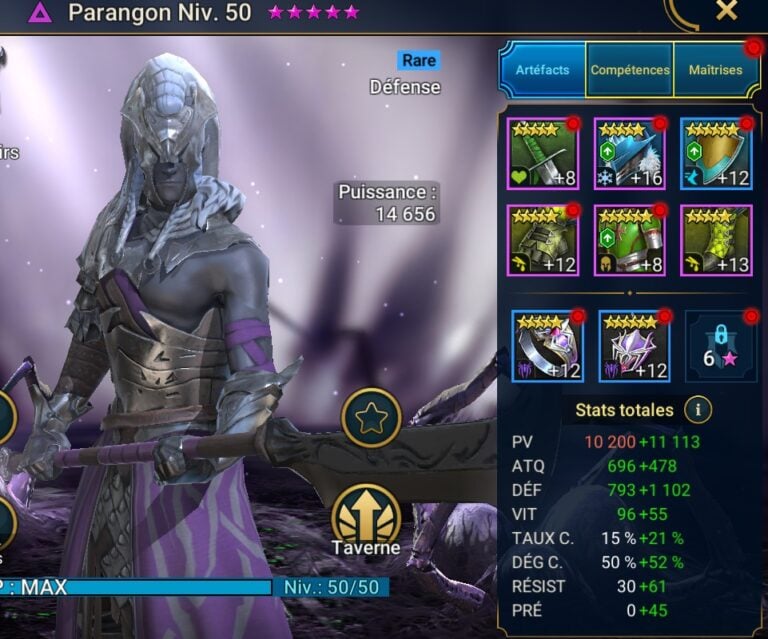This screenshot has height=639, width=768.
Task: Show total stats info button
Action: point(699,409)
